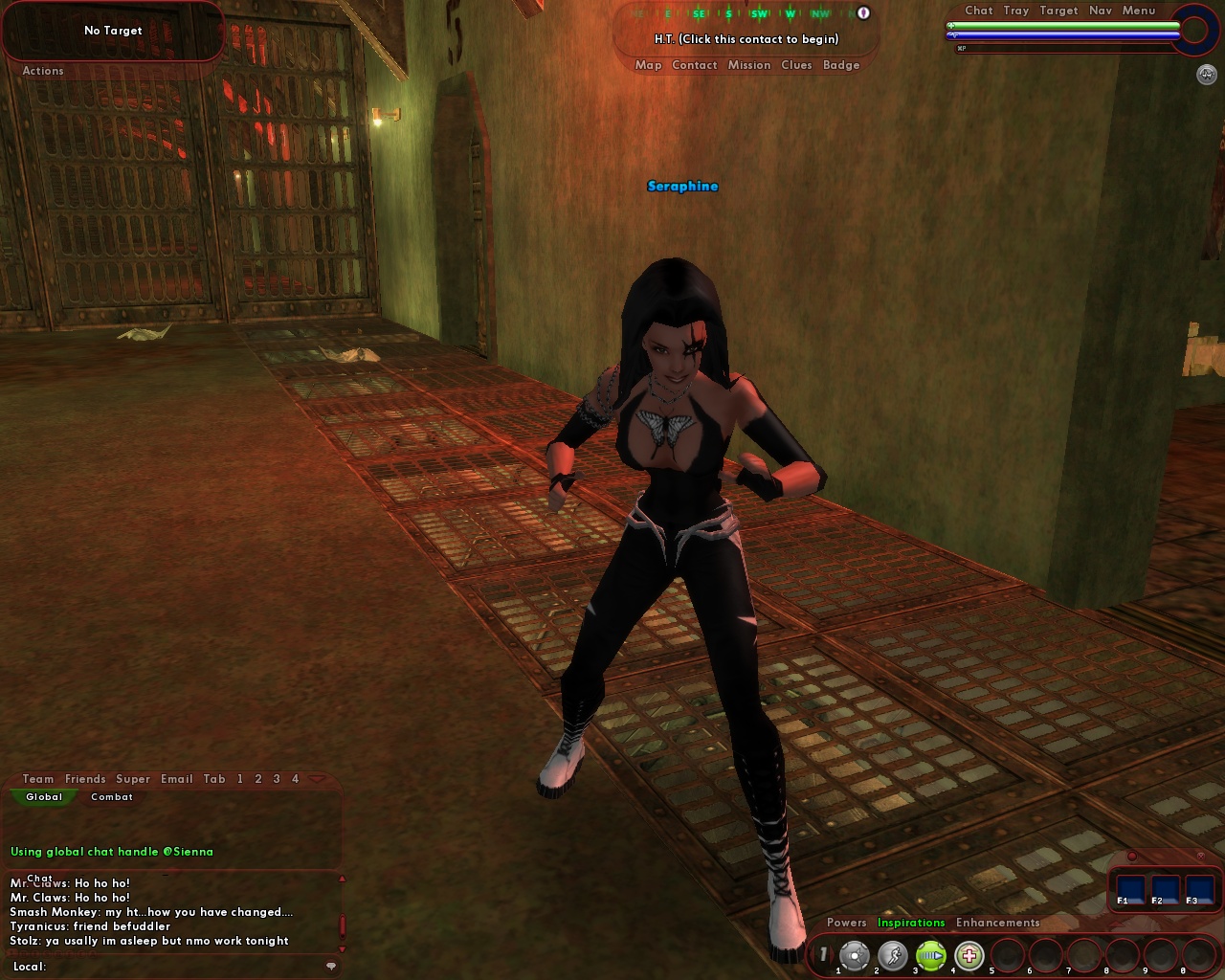Enable the Global chat channel tab

coord(44,796)
